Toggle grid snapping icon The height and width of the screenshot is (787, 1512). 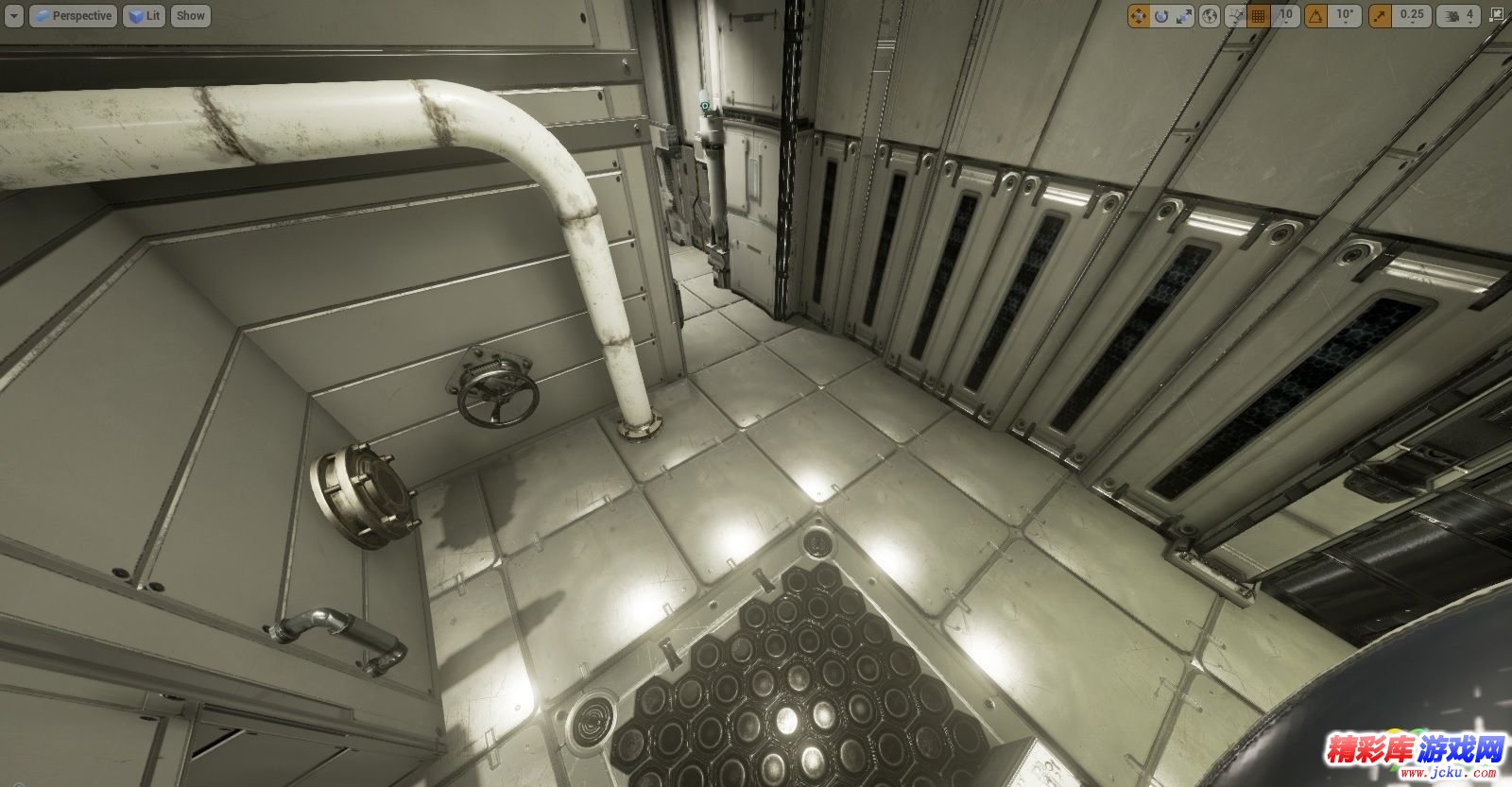pyautogui.click(x=1258, y=16)
